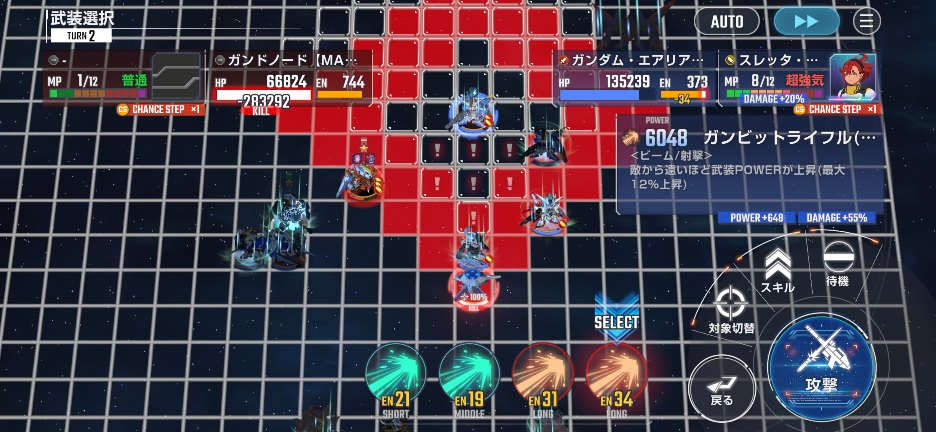Viewport: 936px width, 432px height.
Task: Choose the 待機 standby command
Action: click(x=837, y=264)
